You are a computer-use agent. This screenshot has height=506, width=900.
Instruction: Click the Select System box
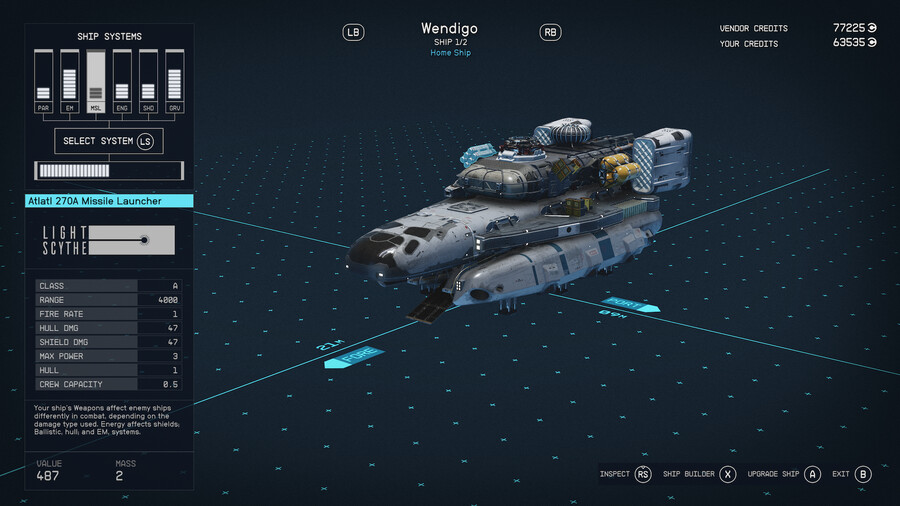point(108,141)
